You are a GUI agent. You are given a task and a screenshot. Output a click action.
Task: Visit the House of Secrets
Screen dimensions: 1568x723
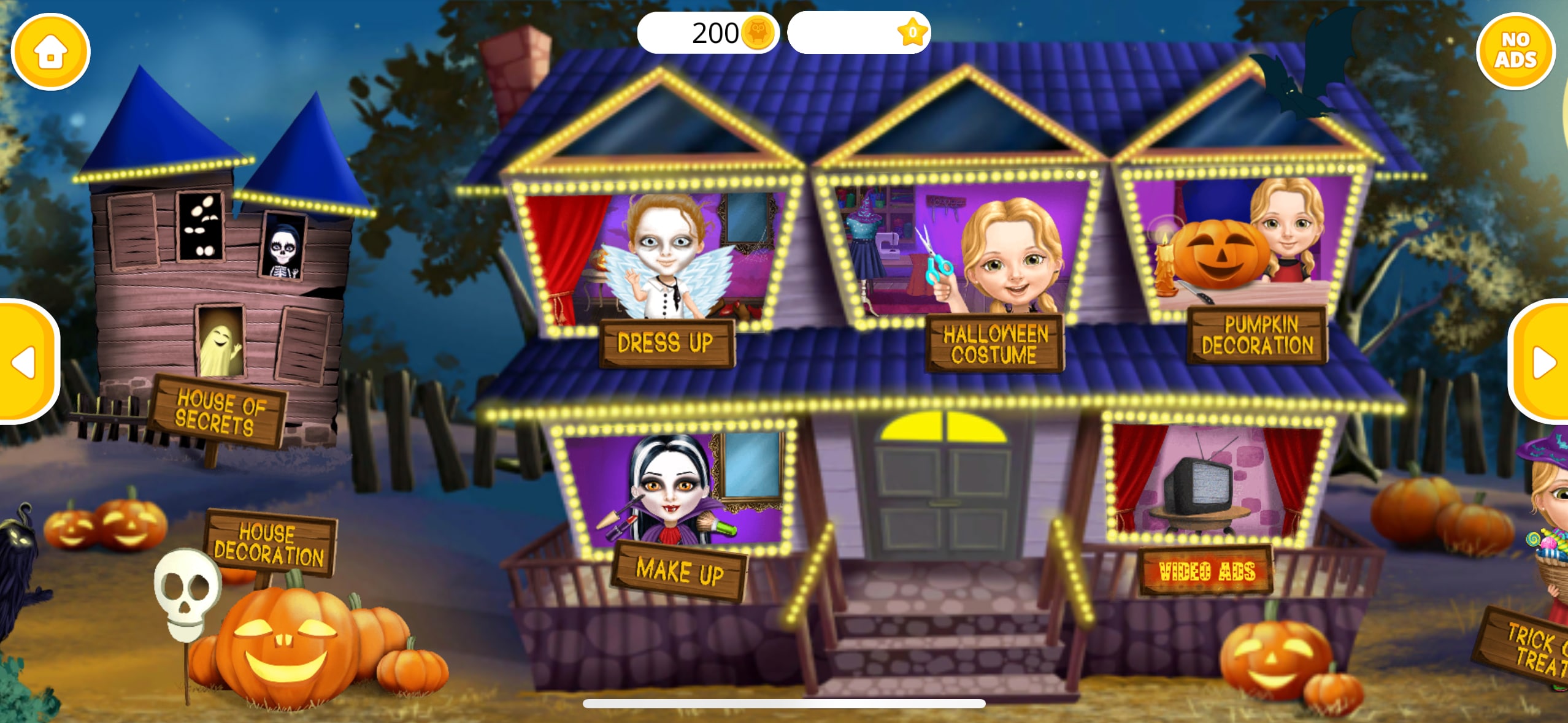[x=218, y=412]
